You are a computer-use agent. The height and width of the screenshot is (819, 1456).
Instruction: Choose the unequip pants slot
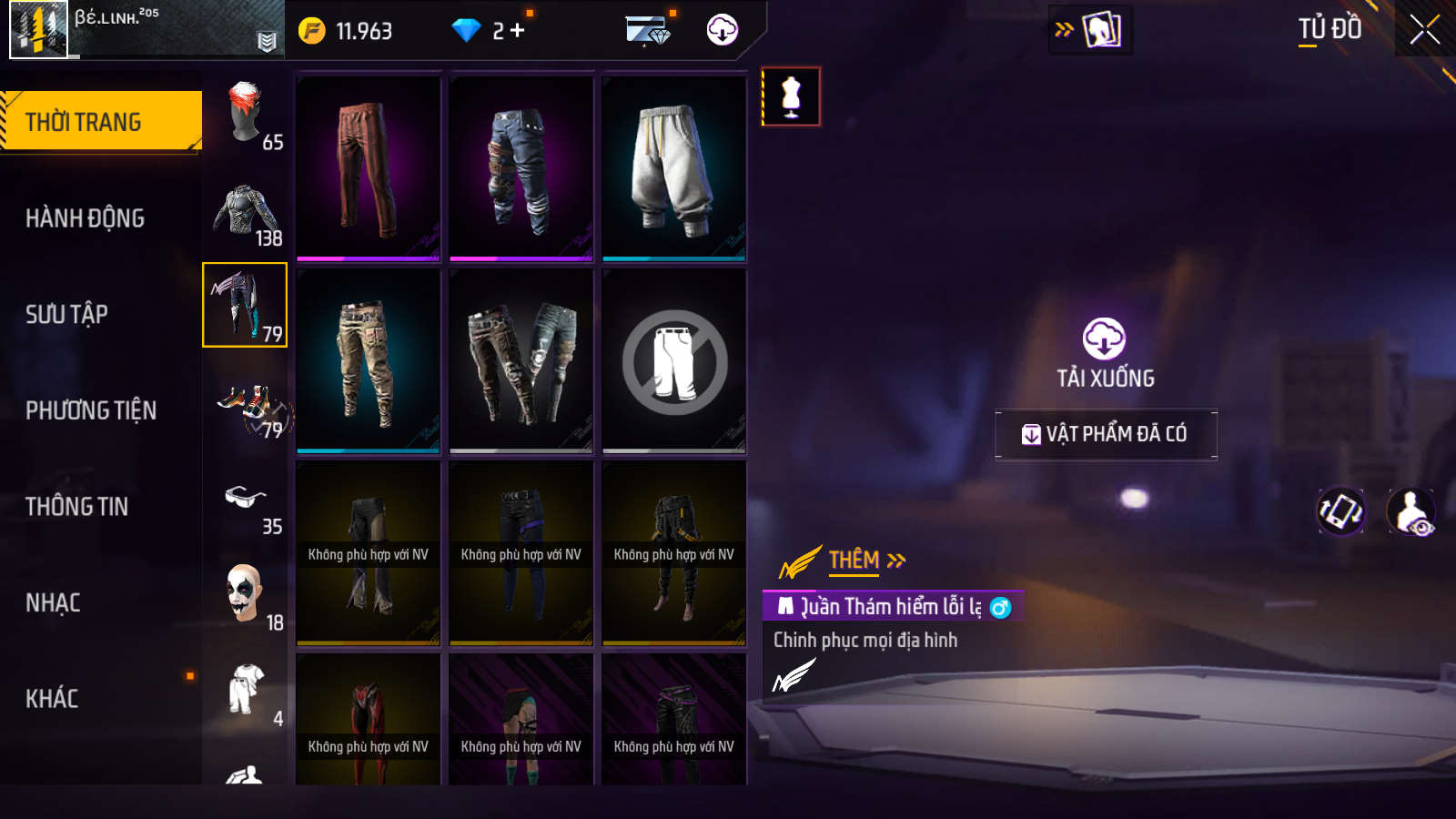(674, 361)
